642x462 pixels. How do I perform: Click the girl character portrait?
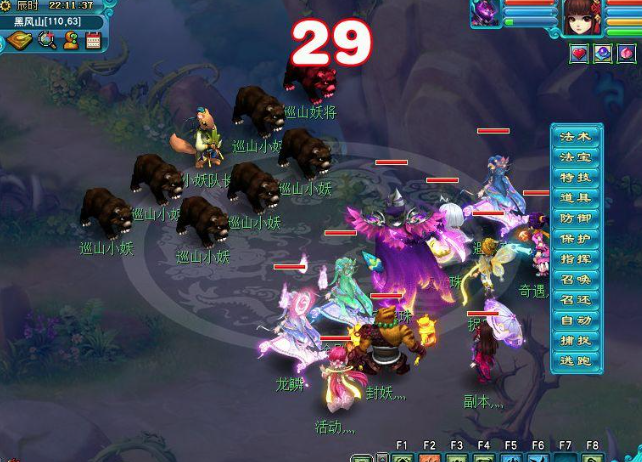click(x=578, y=17)
